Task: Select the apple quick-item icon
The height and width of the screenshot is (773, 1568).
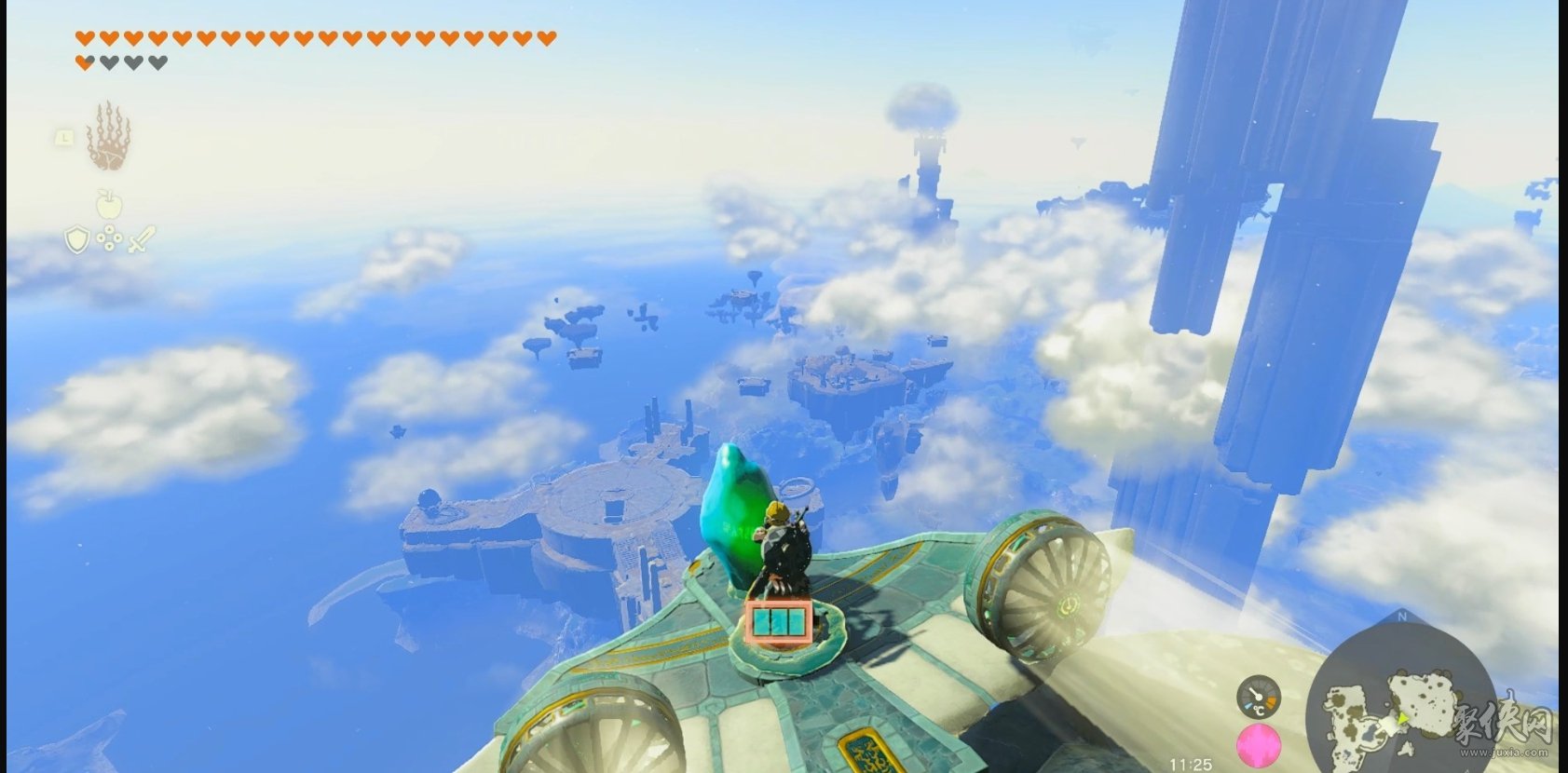Action: pyautogui.click(x=108, y=202)
